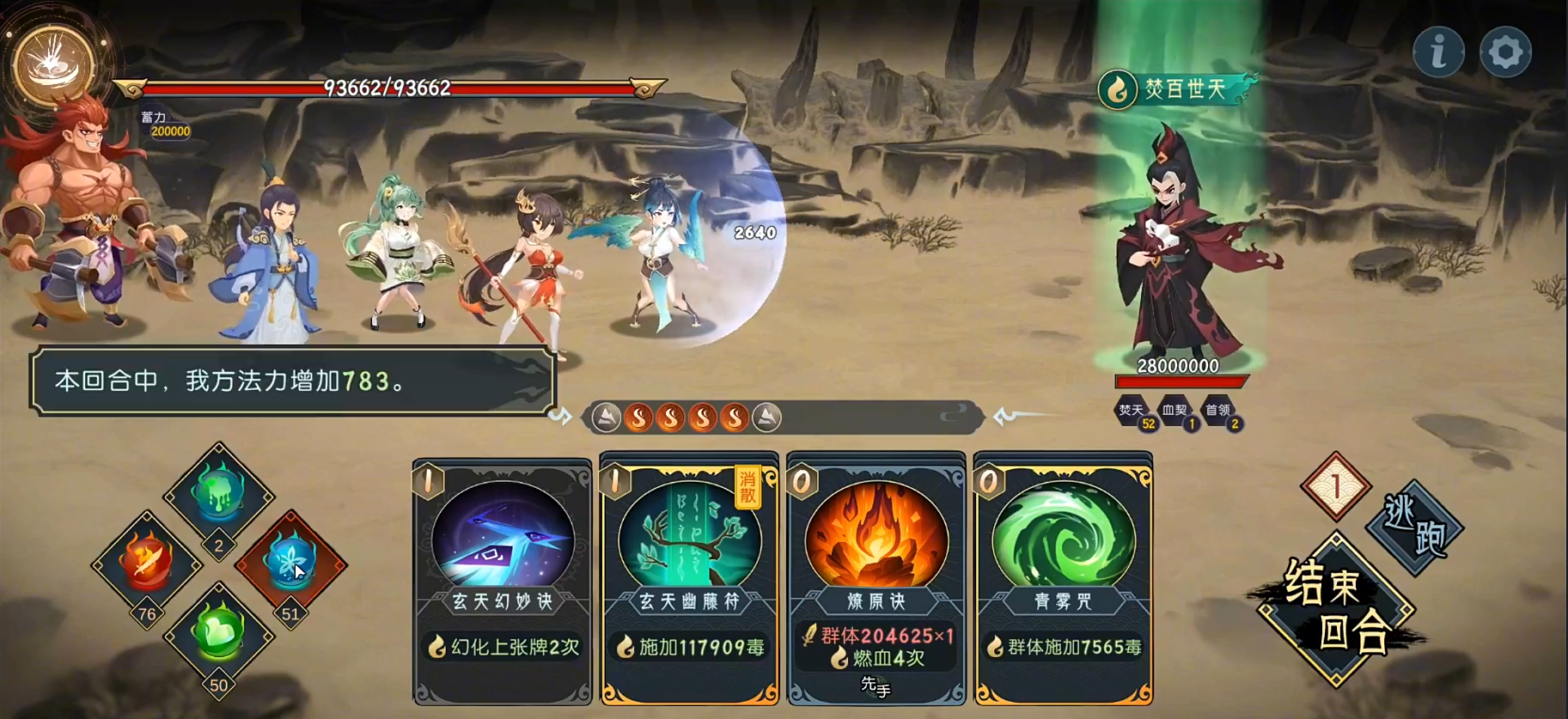Choose the 燎原诀 fire card
Viewport: 1568px width, 719px height.
876,580
